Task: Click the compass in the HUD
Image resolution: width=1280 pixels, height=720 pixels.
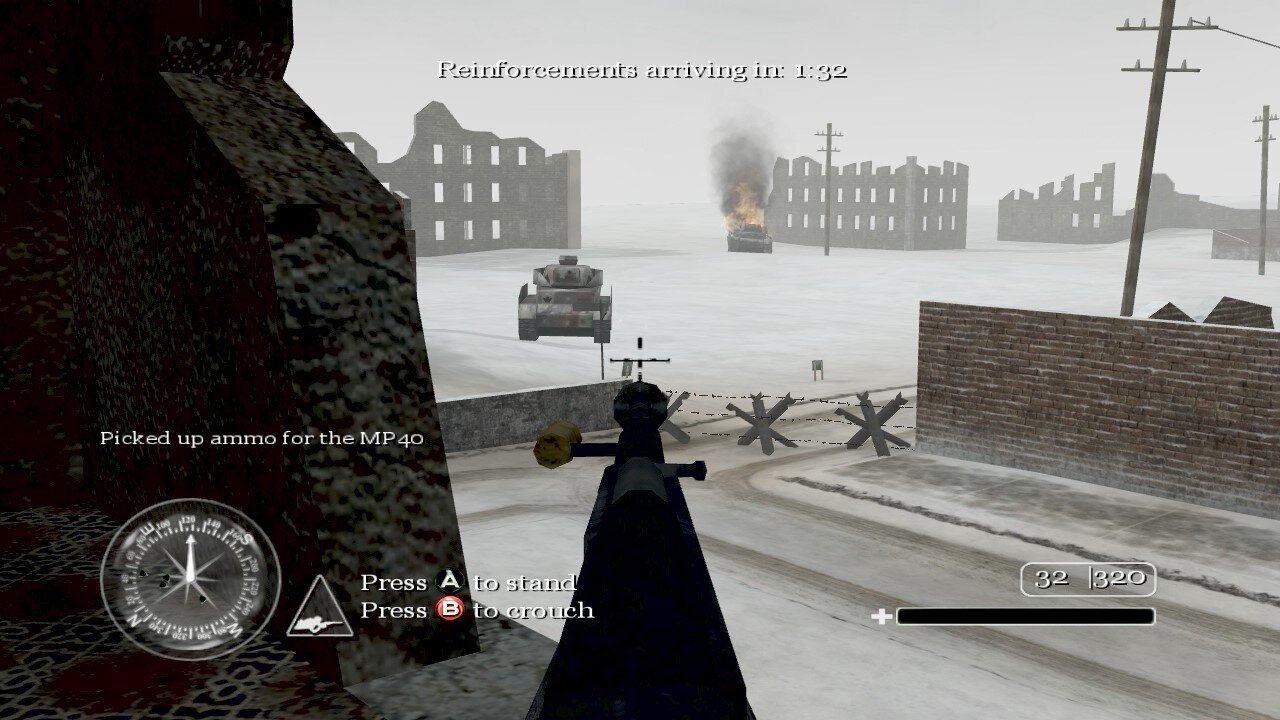Action: [x=188, y=580]
